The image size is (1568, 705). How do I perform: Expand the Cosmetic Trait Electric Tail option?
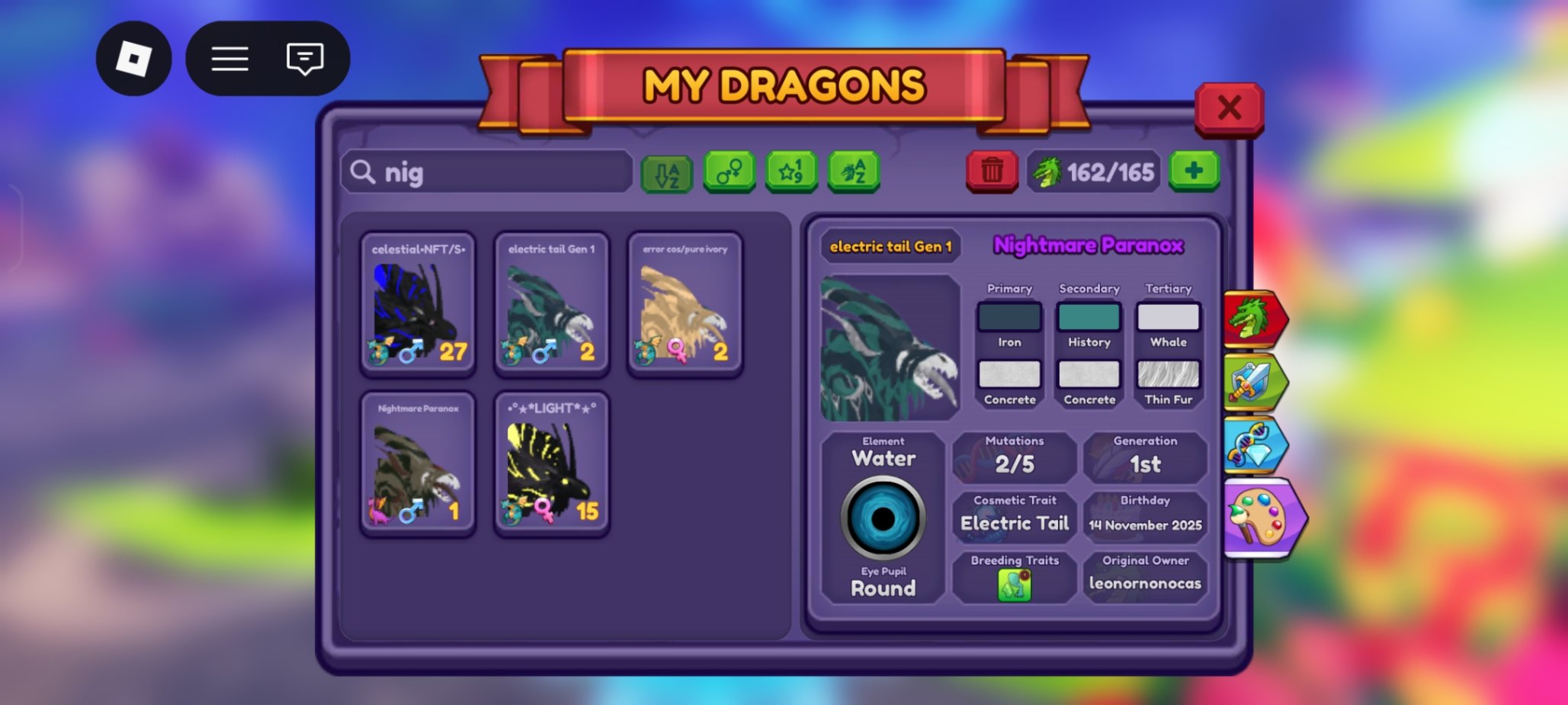(x=1014, y=523)
